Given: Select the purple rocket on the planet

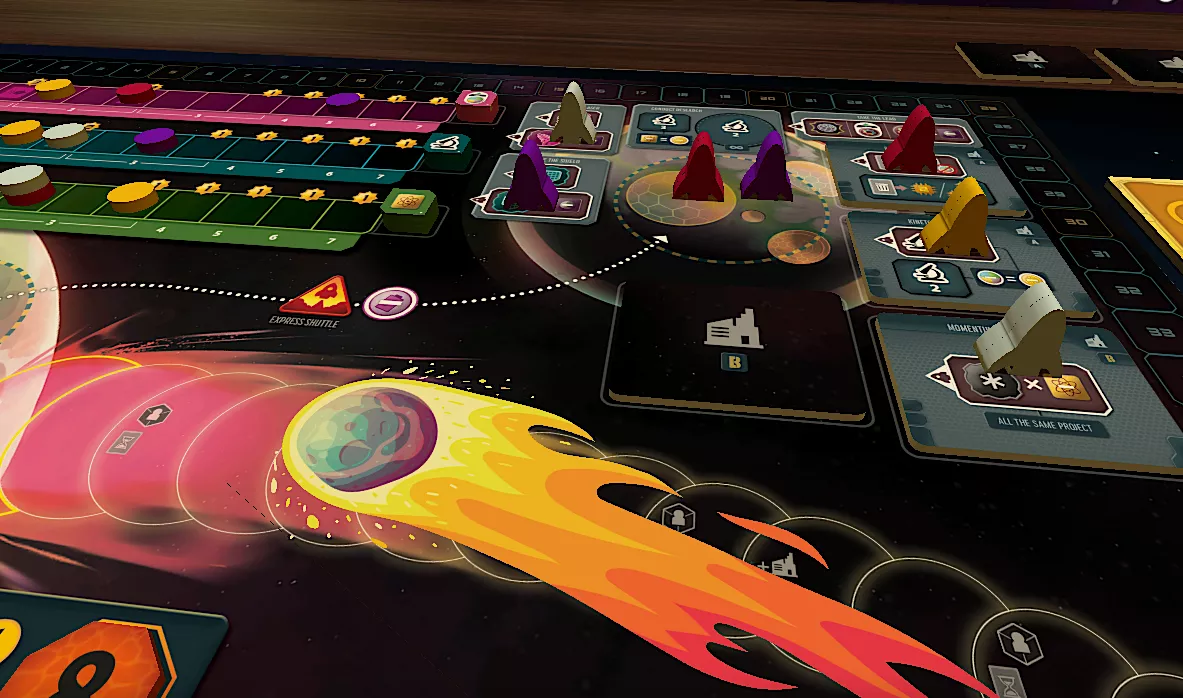Looking at the screenshot, I should (x=767, y=166).
